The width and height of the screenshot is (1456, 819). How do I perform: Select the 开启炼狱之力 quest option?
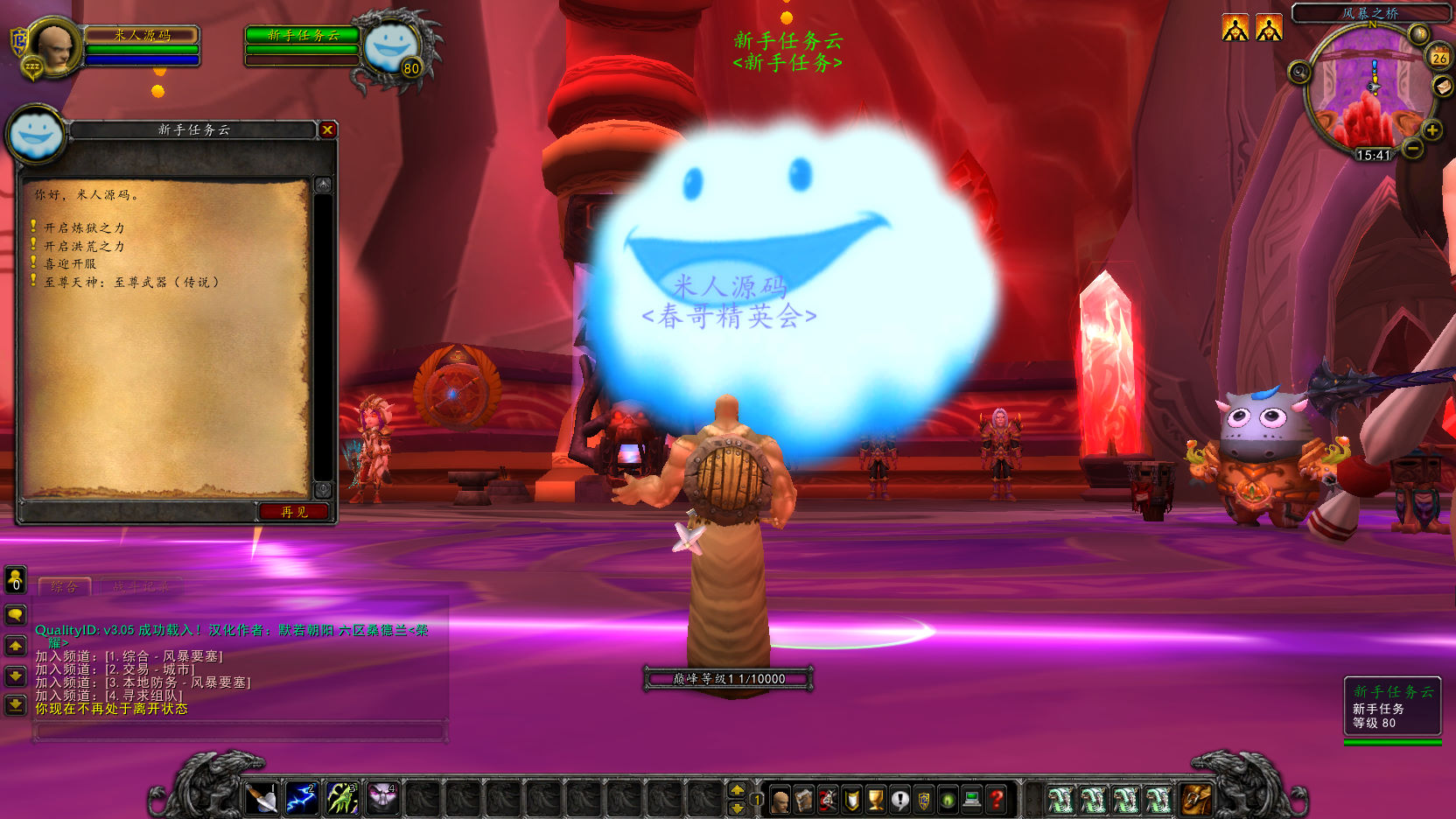click(x=84, y=228)
